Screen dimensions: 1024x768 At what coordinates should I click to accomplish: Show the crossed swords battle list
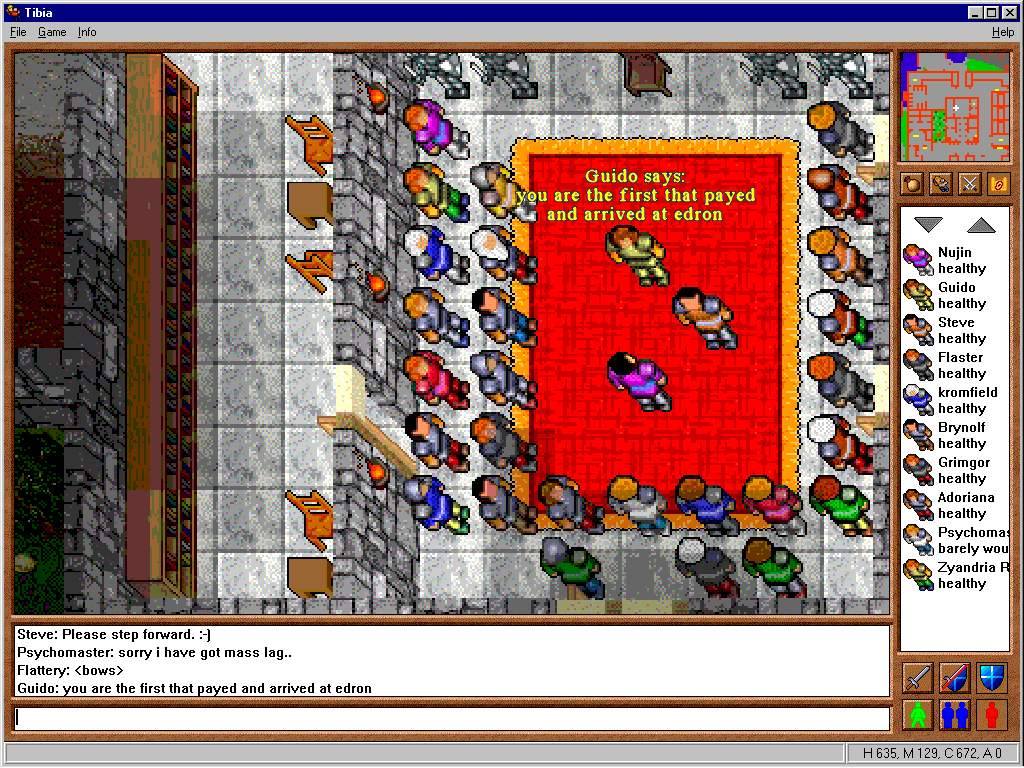coord(969,184)
